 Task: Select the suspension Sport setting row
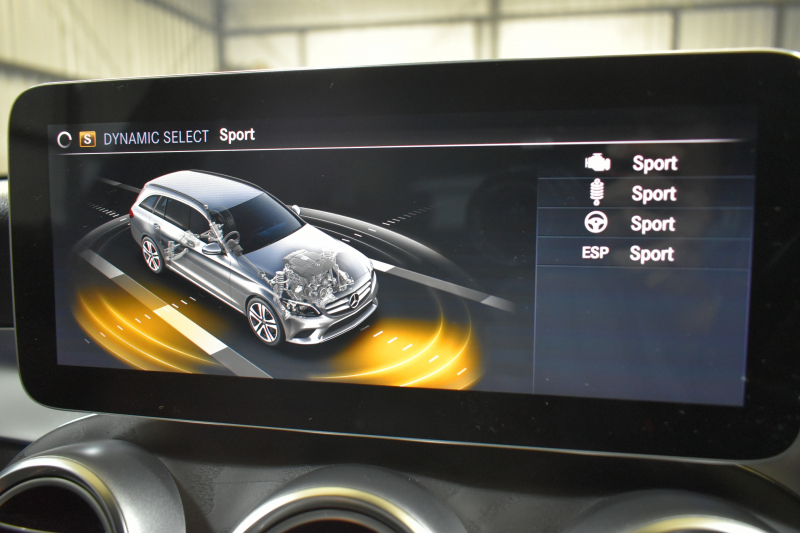click(645, 193)
